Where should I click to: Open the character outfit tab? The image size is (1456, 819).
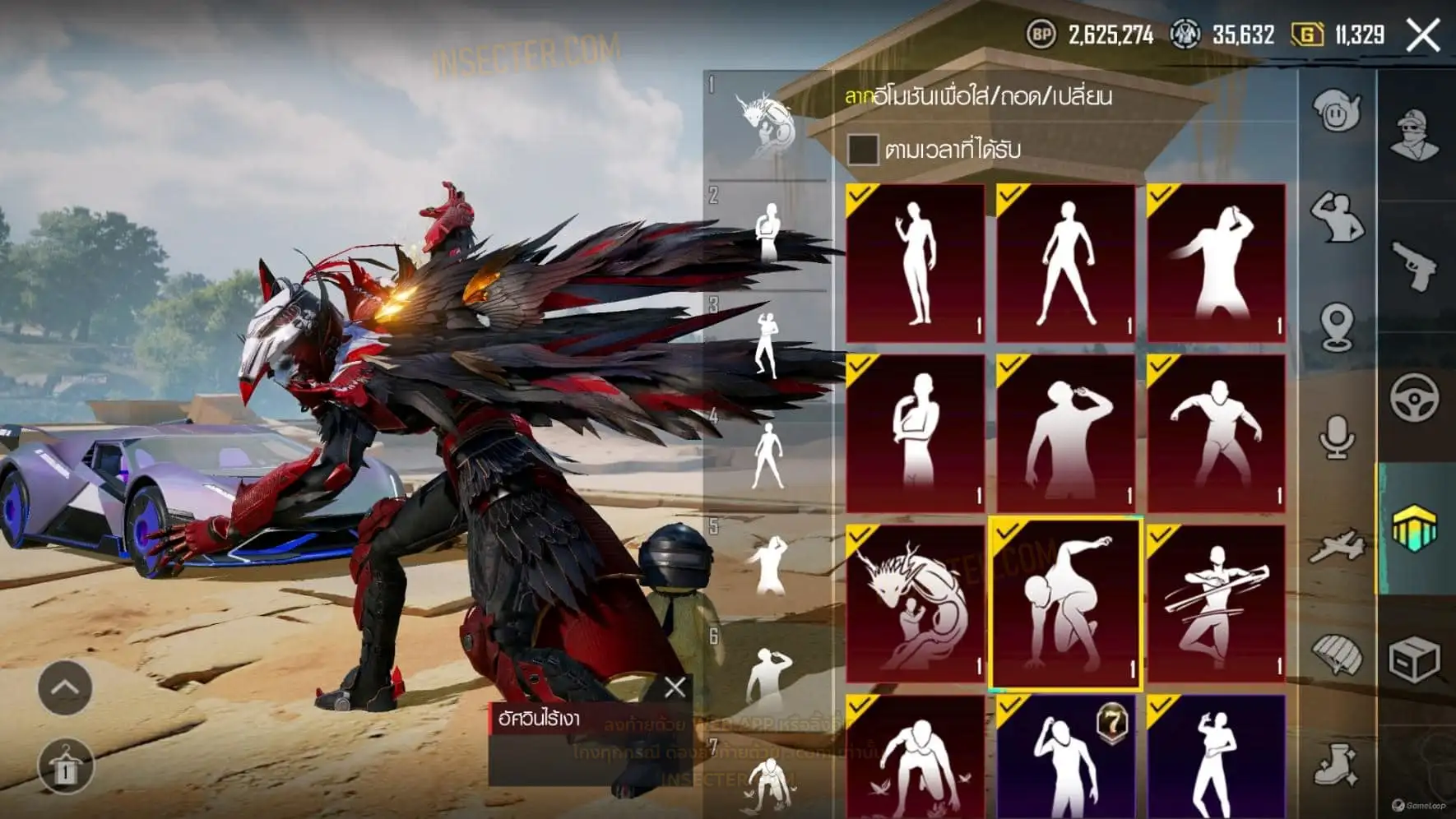click(1415, 133)
